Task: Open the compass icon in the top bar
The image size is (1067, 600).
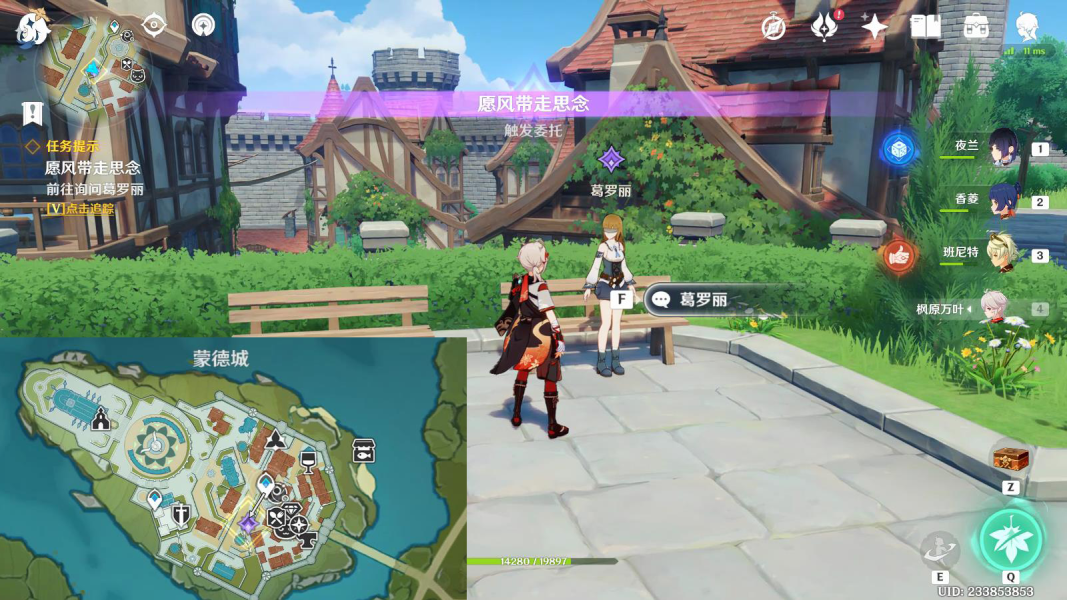Action: (773, 27)
